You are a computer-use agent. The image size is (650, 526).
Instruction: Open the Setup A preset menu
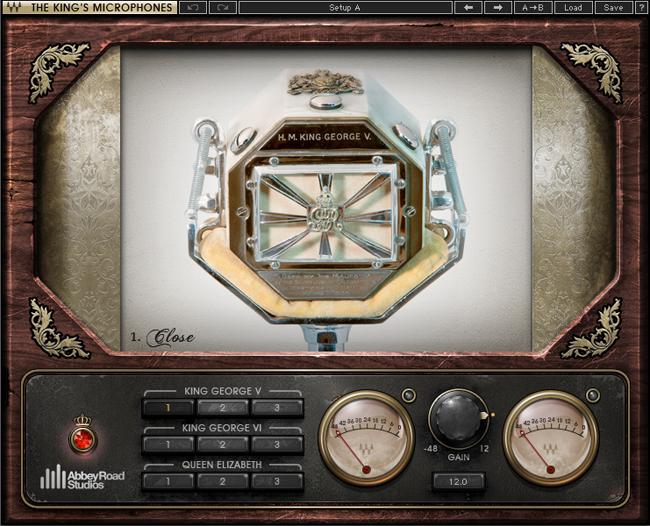(x=345, y=8)
